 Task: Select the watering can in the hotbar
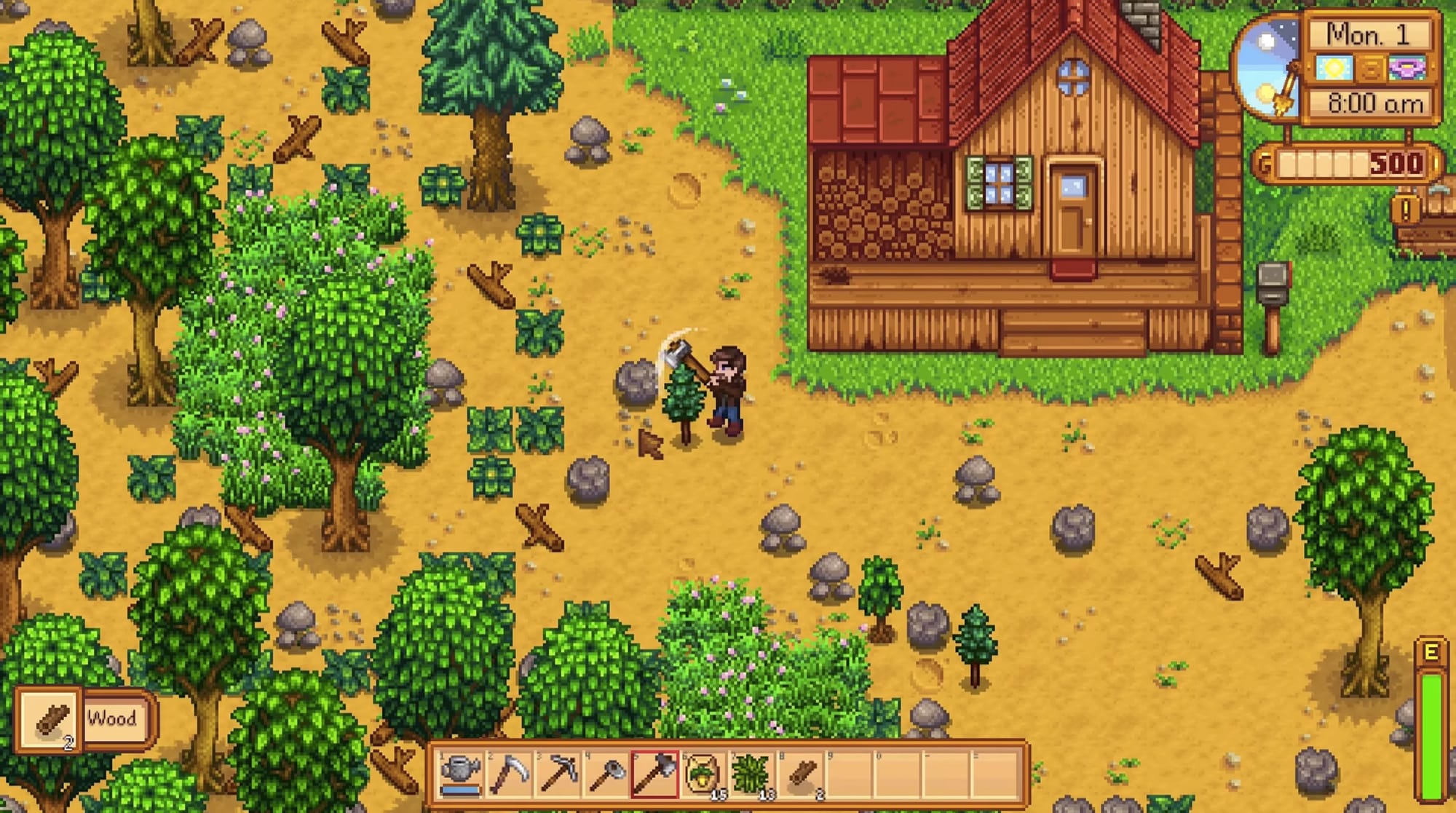click(x=461, y=774)
